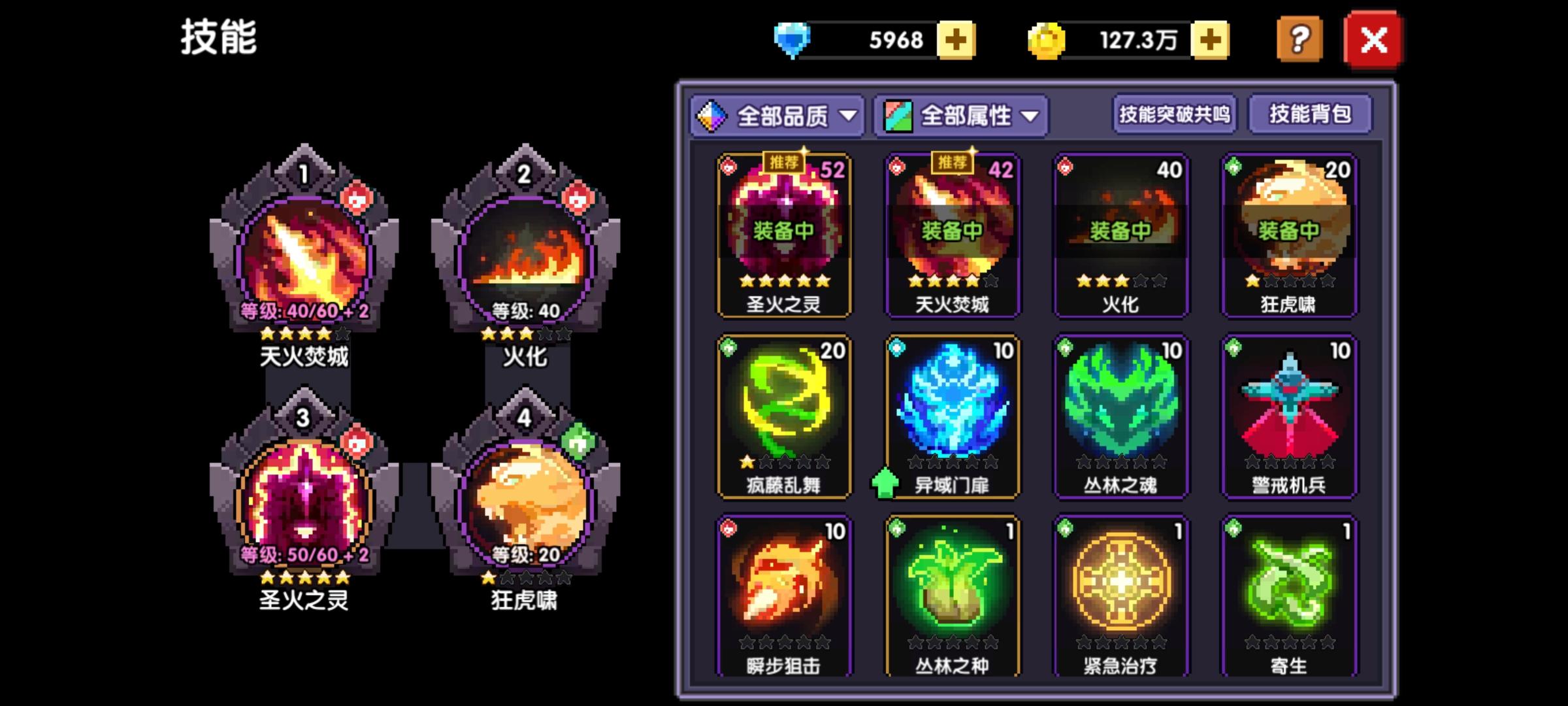Add more gold with the coin plus button
This screenshot has width=1568, height=706.
point(1211,41)
